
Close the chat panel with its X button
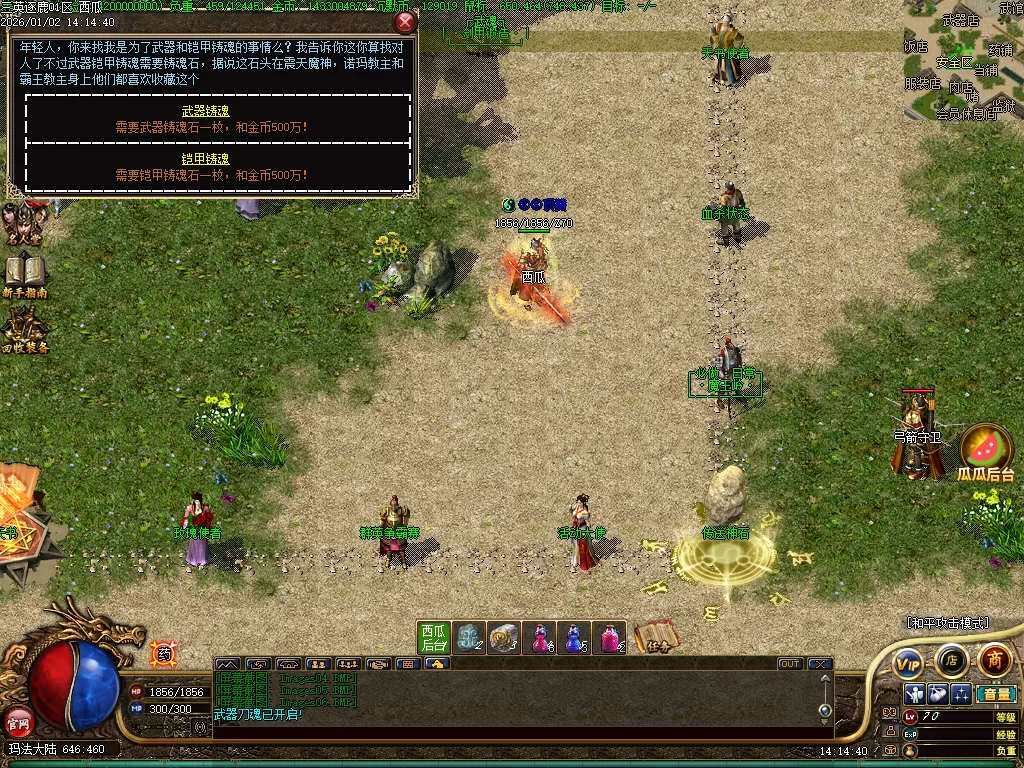pyautogui.click(x=820, y=663)
